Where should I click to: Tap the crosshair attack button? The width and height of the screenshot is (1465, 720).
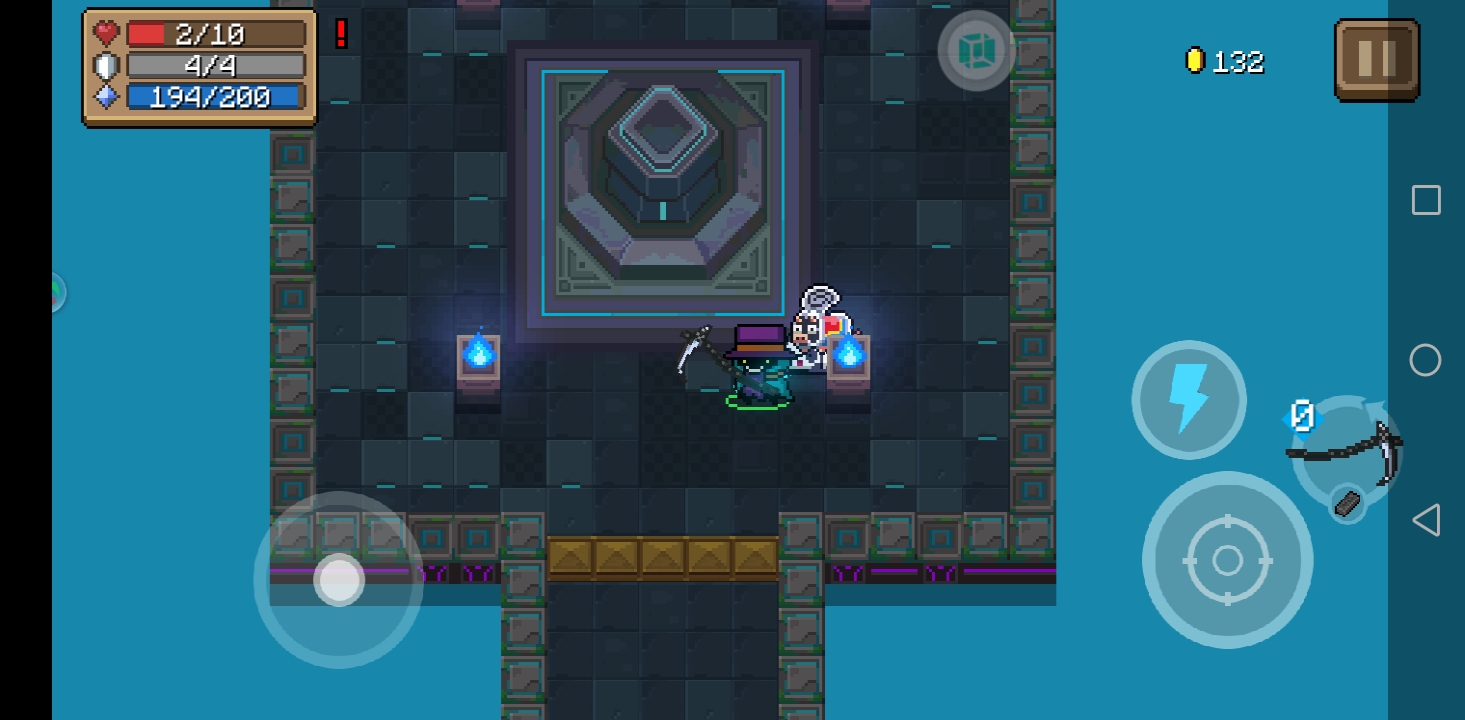1227,561
